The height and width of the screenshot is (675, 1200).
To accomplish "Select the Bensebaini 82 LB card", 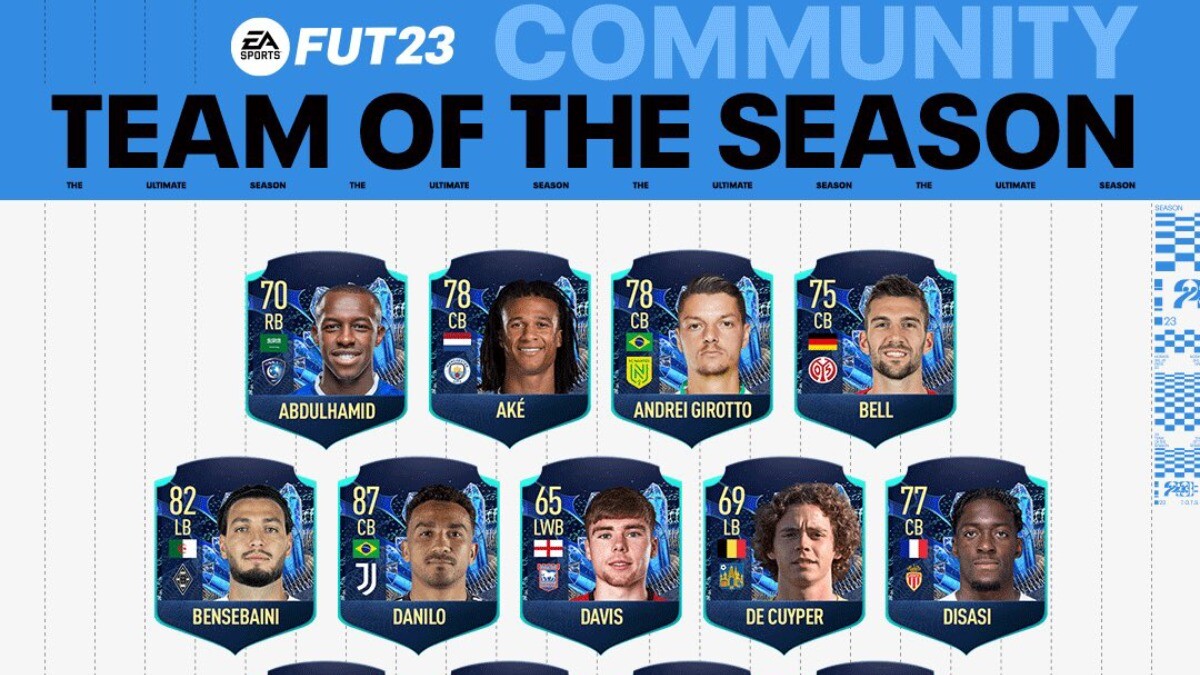I will (x=235, y=554).
